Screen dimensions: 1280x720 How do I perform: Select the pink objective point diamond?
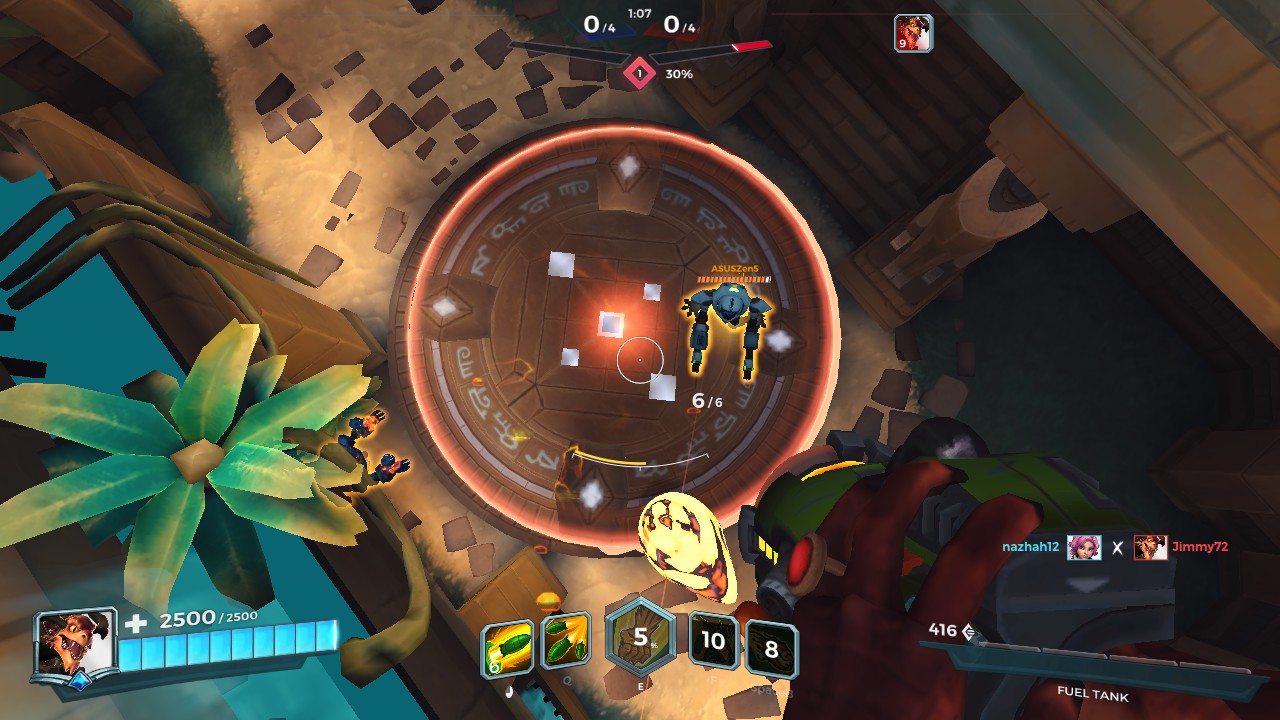click(639, 73)
